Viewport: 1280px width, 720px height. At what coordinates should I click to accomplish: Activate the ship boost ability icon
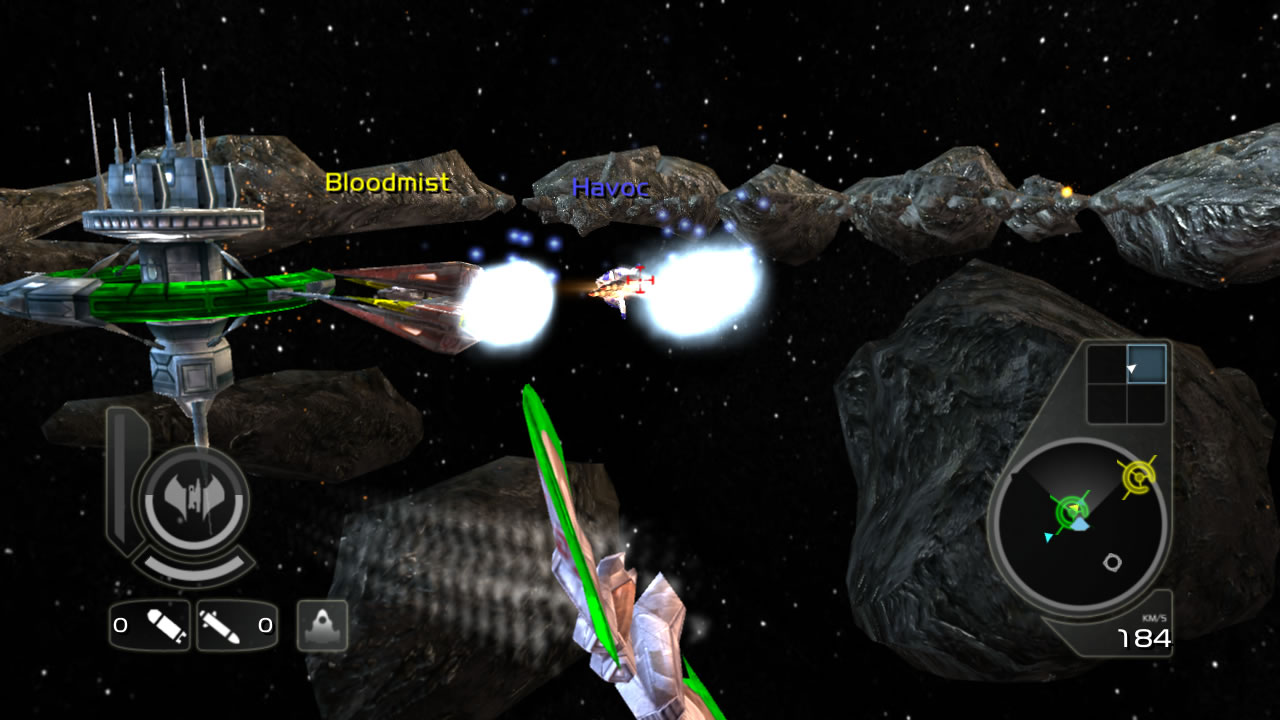(322, 626)
